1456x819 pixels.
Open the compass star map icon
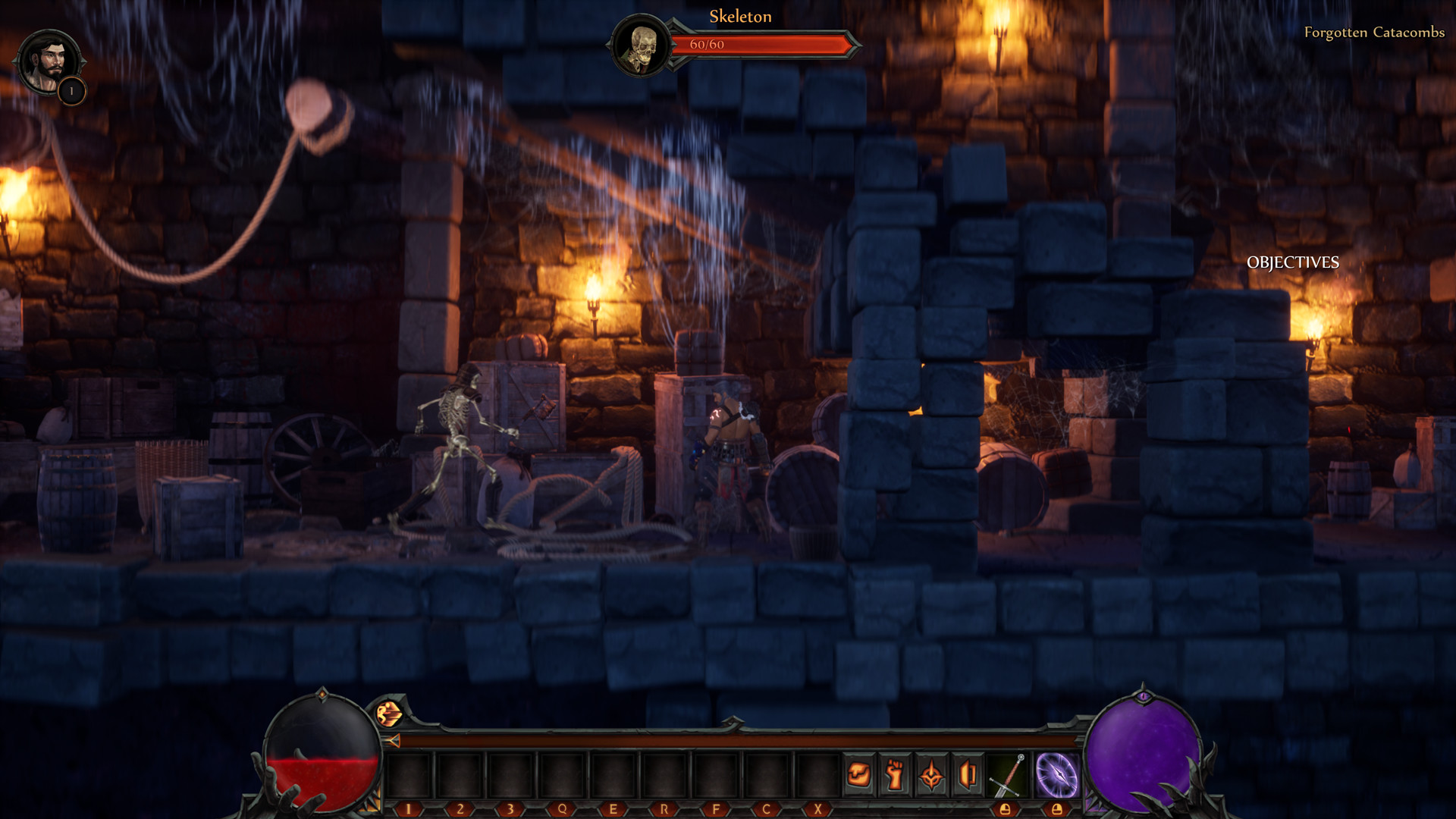(x=932, y=775)
